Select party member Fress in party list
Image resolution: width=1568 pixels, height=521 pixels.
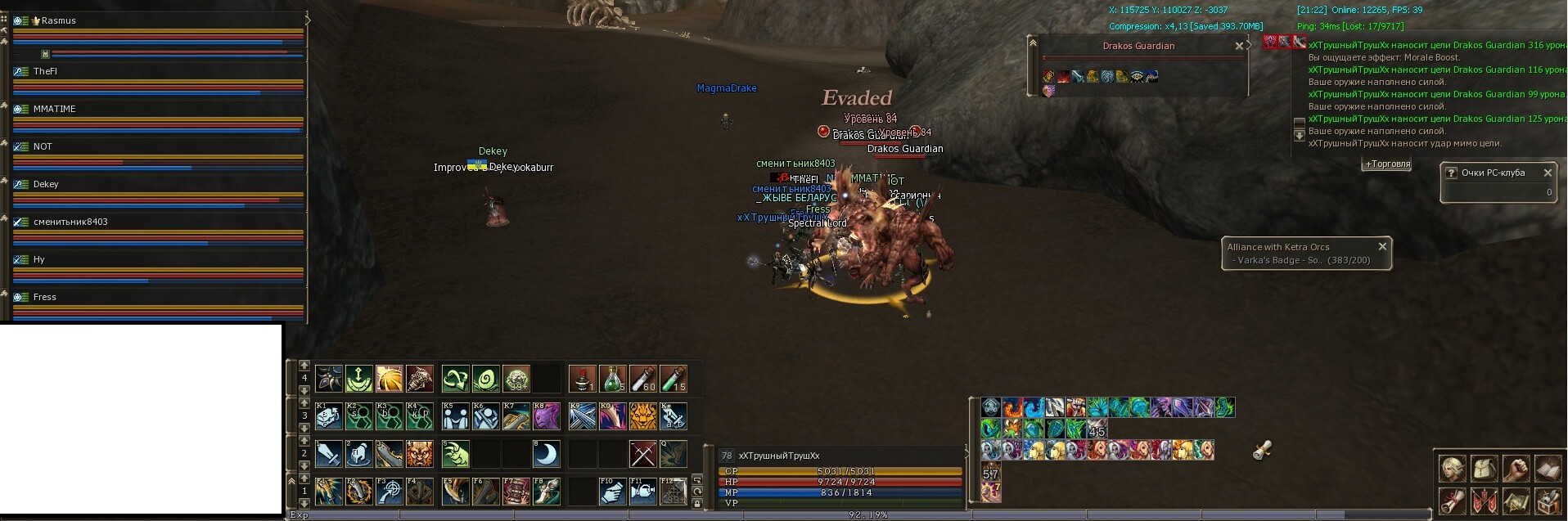pyautogui.click(x=45, y=297)
